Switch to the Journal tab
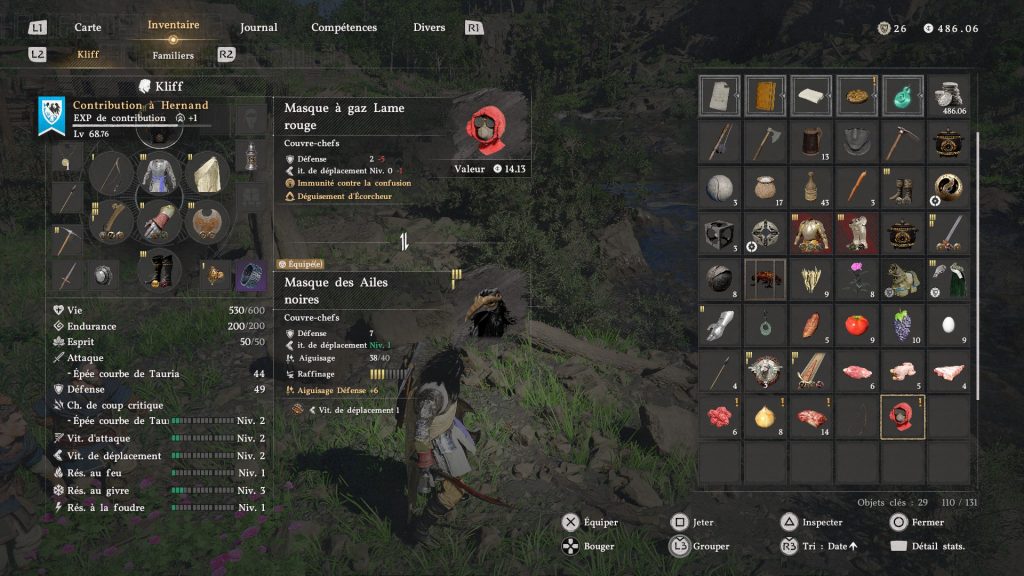Screen dimensions: 1024x576 258,27
